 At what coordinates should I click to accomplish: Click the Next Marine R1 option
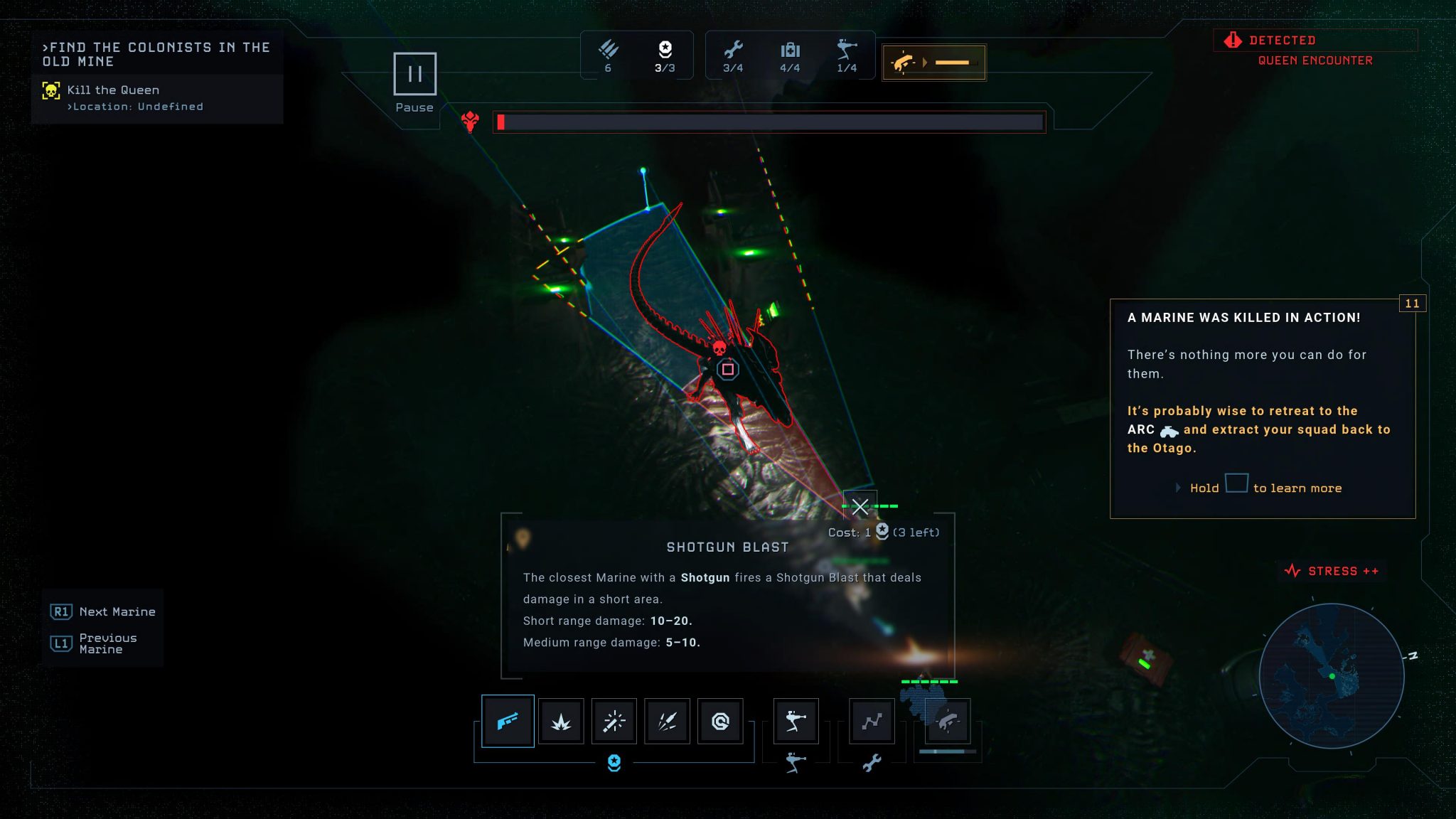(102, 611)
